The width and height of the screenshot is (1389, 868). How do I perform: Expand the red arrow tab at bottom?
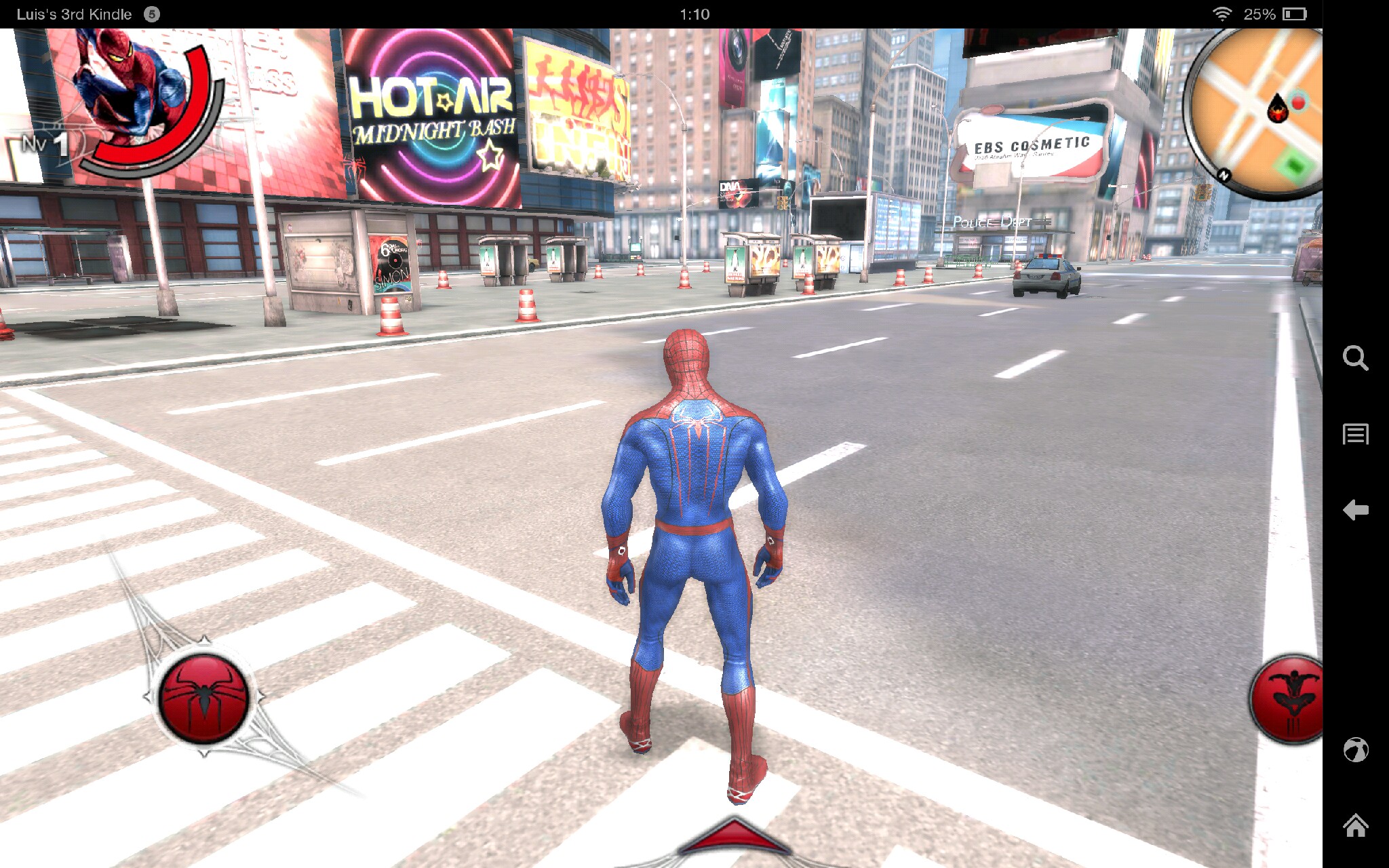(735, 837)
